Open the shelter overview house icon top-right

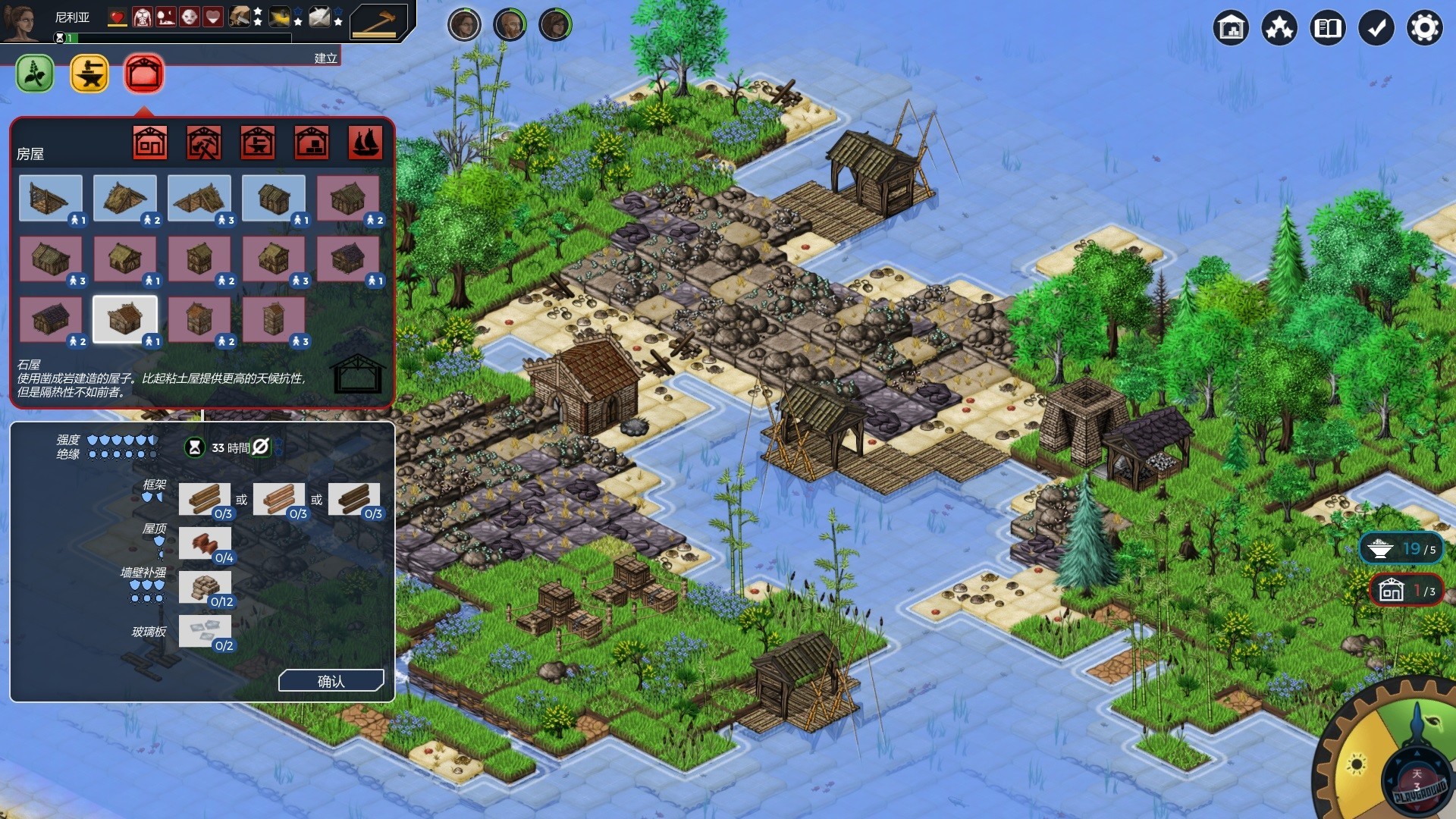pyautogui.click(x=1231, y=27)
